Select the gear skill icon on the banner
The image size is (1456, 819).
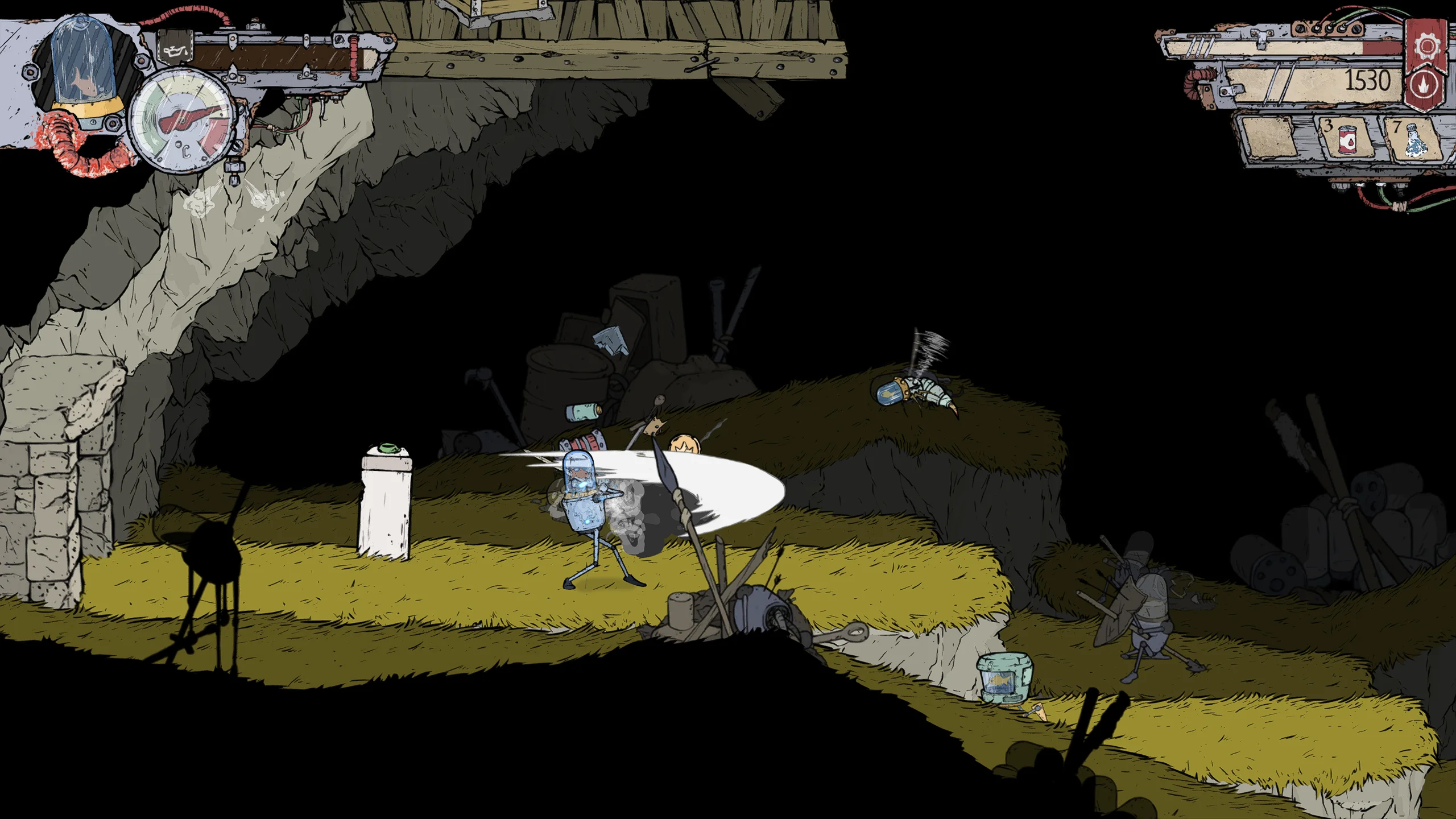tap(1428, 44)
